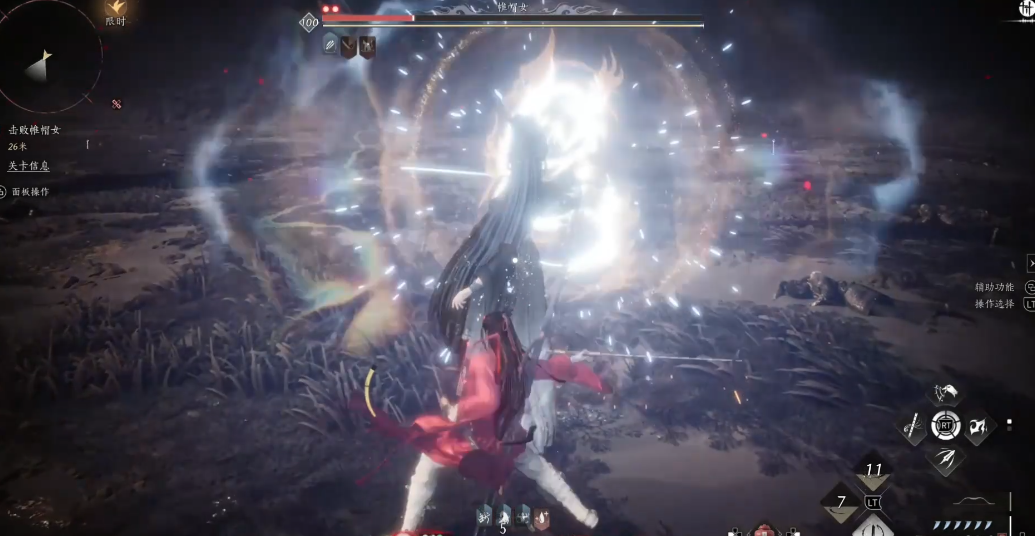Select the red potion quick-use item

click(x=764, y=529)
